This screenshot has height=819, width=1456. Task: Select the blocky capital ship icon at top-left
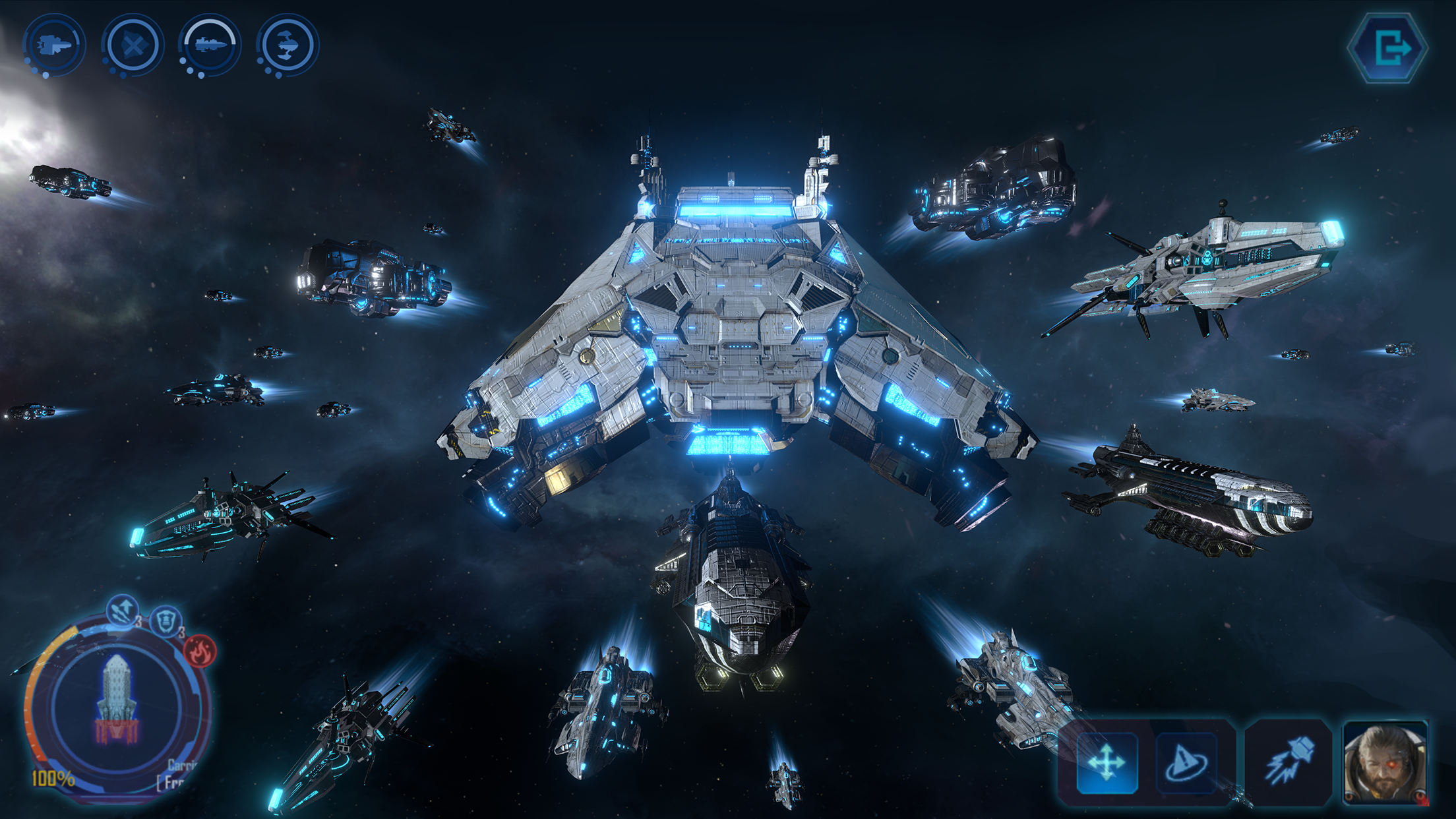click(x=54, y=45)
